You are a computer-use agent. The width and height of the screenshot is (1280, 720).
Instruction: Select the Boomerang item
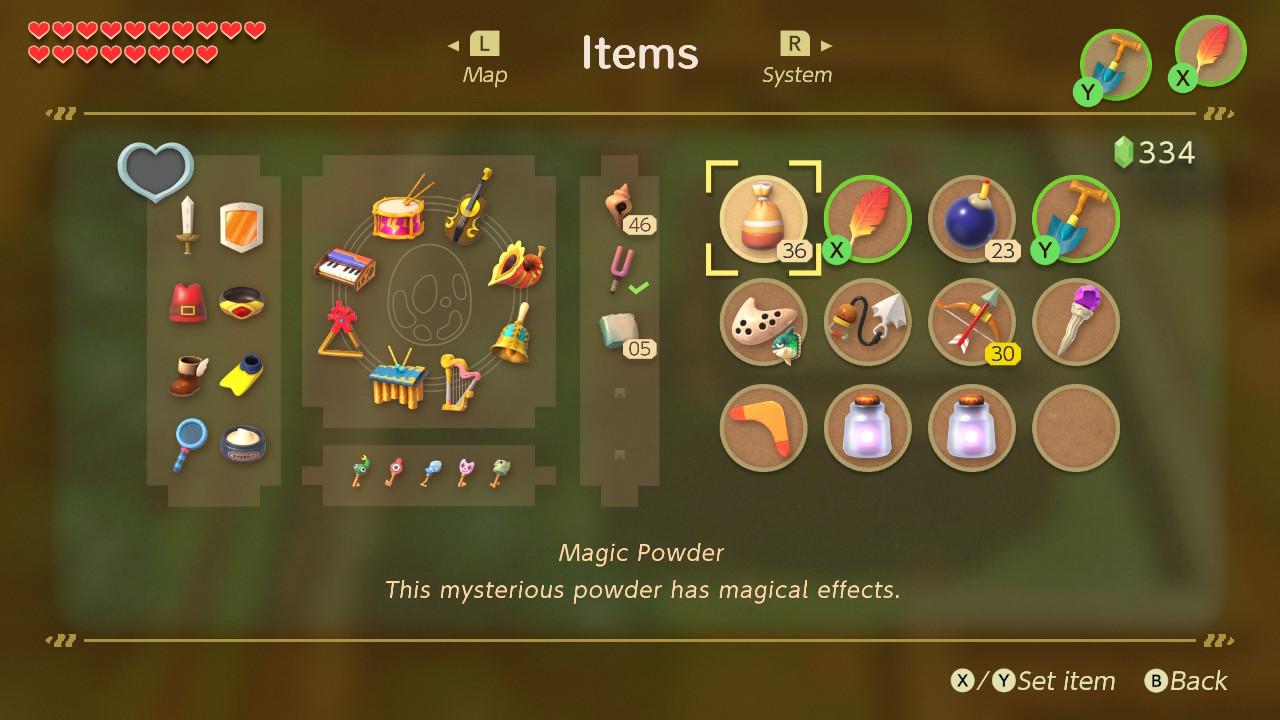pos(763,427)
